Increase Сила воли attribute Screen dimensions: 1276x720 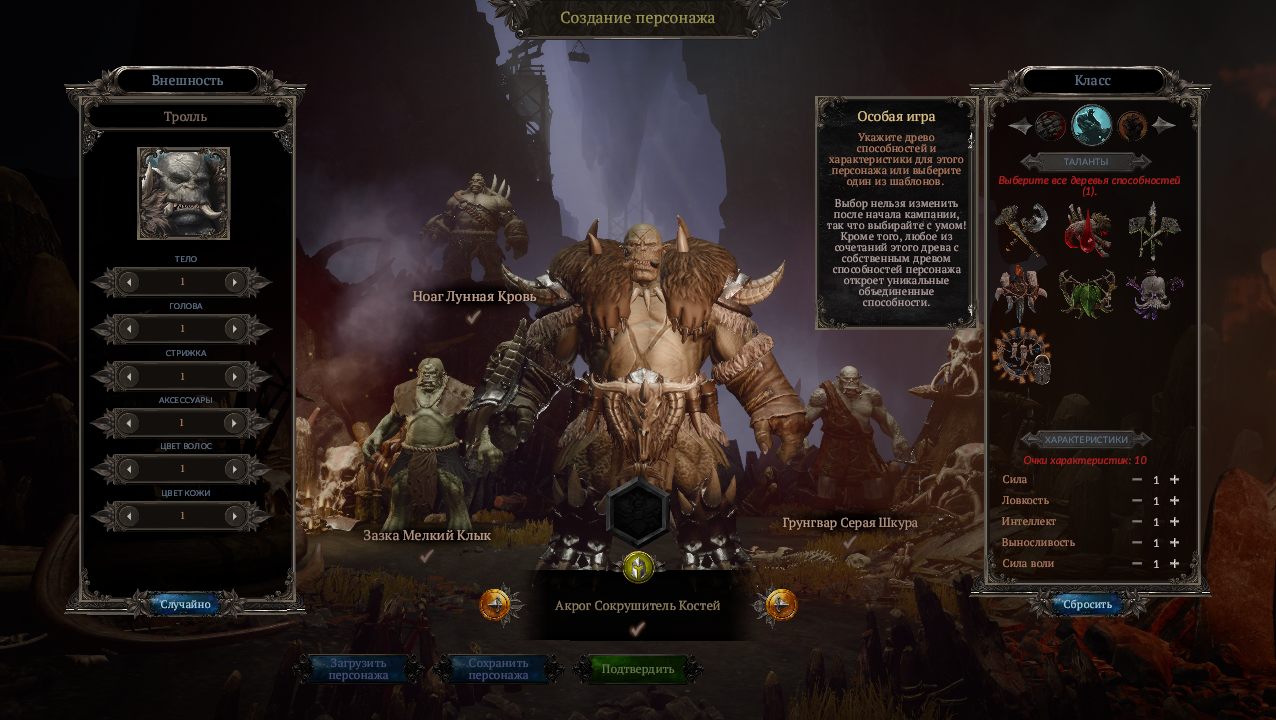point(1174,564)
